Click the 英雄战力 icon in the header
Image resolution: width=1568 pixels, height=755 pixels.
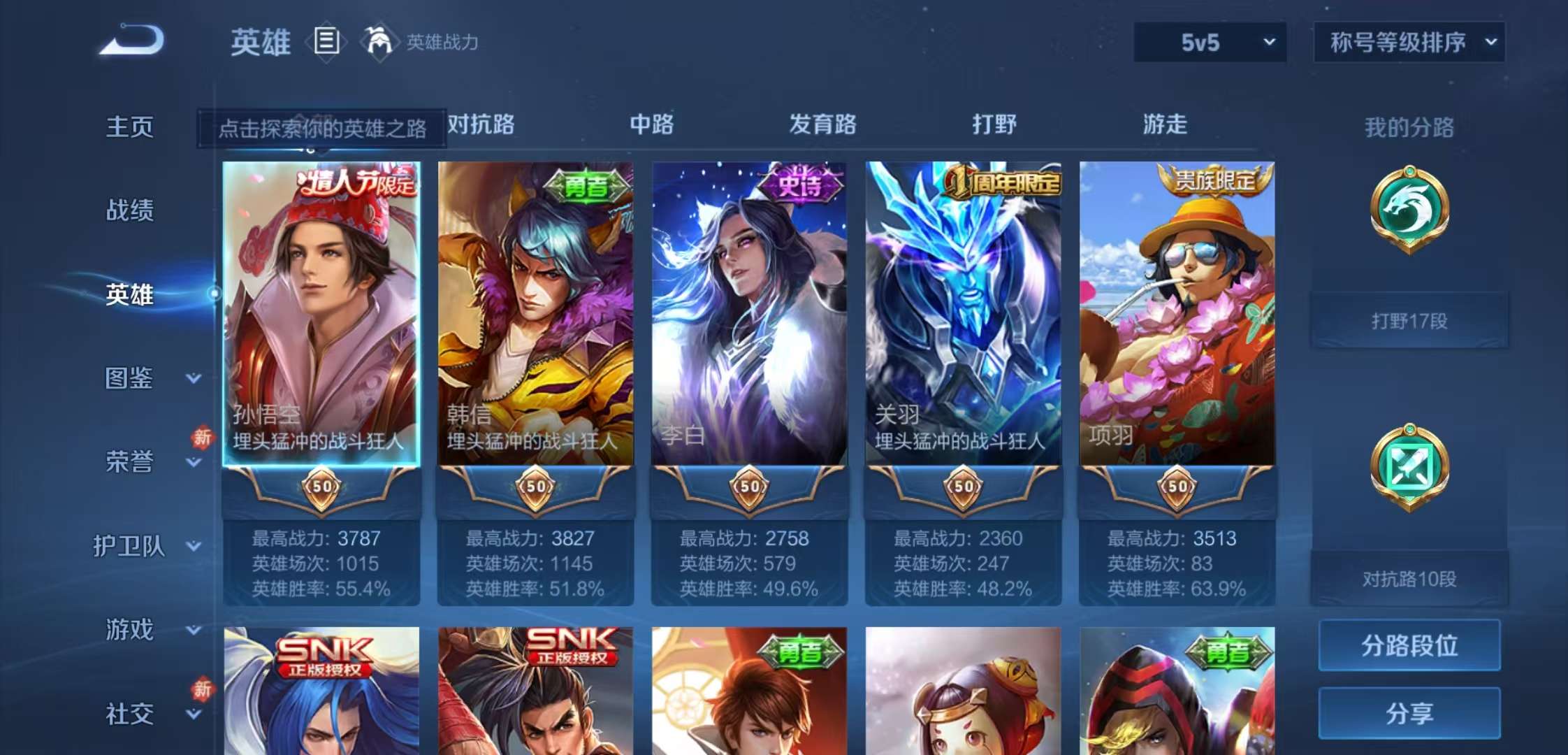377,42
